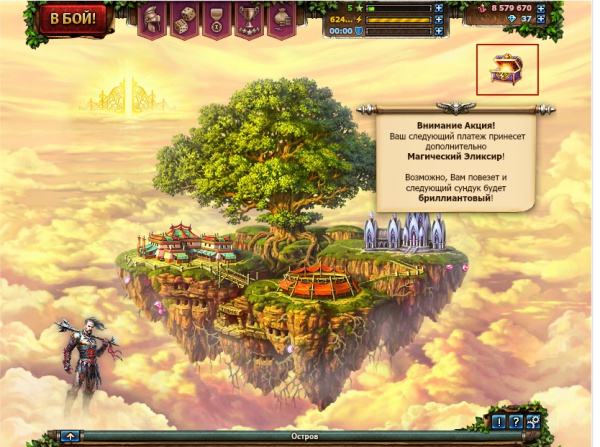Viewport: 600px width, 447px height.
Task: Click the plus button next to the timer bar
Action: point(438,31)
